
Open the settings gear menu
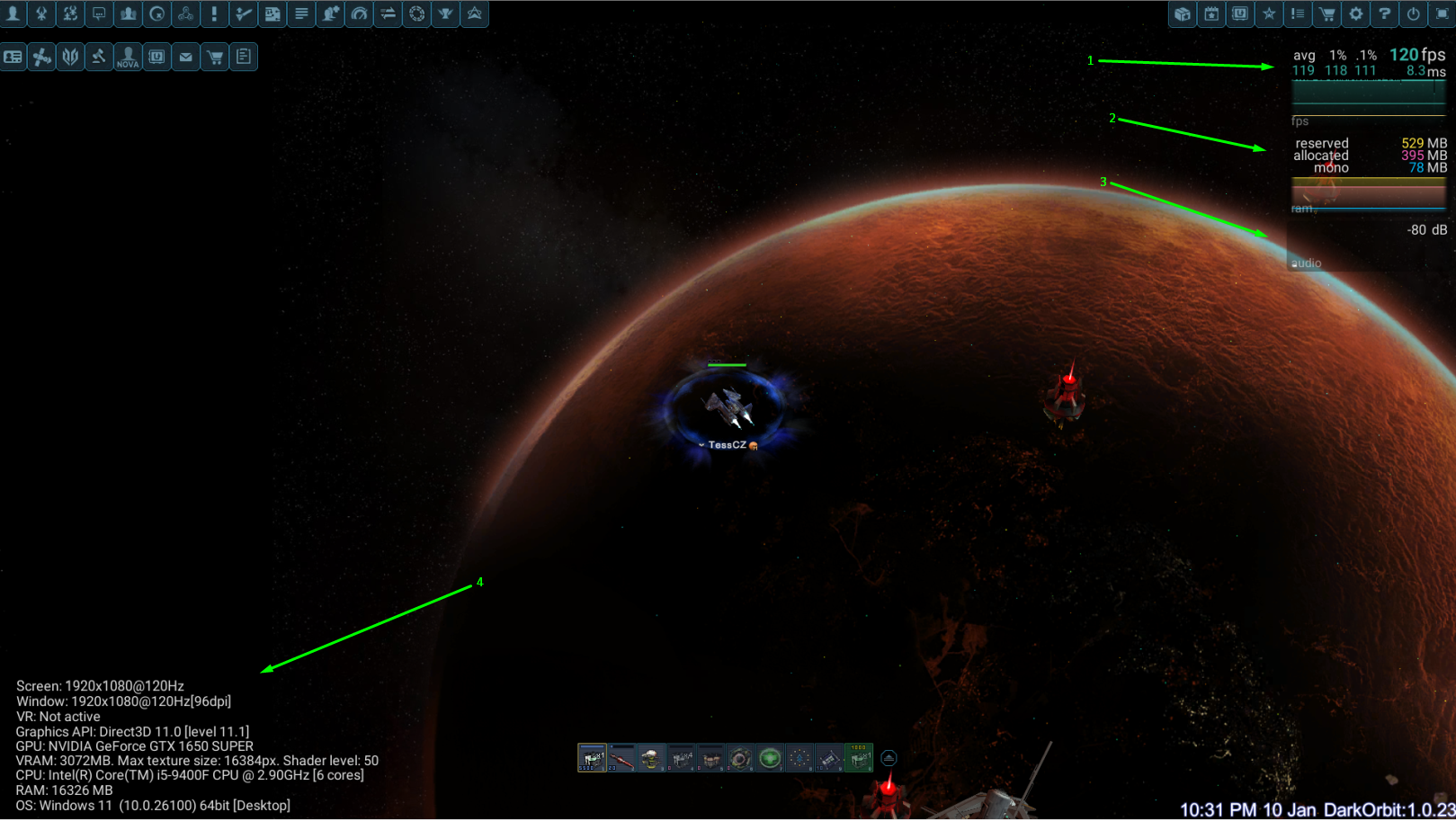1355,13
